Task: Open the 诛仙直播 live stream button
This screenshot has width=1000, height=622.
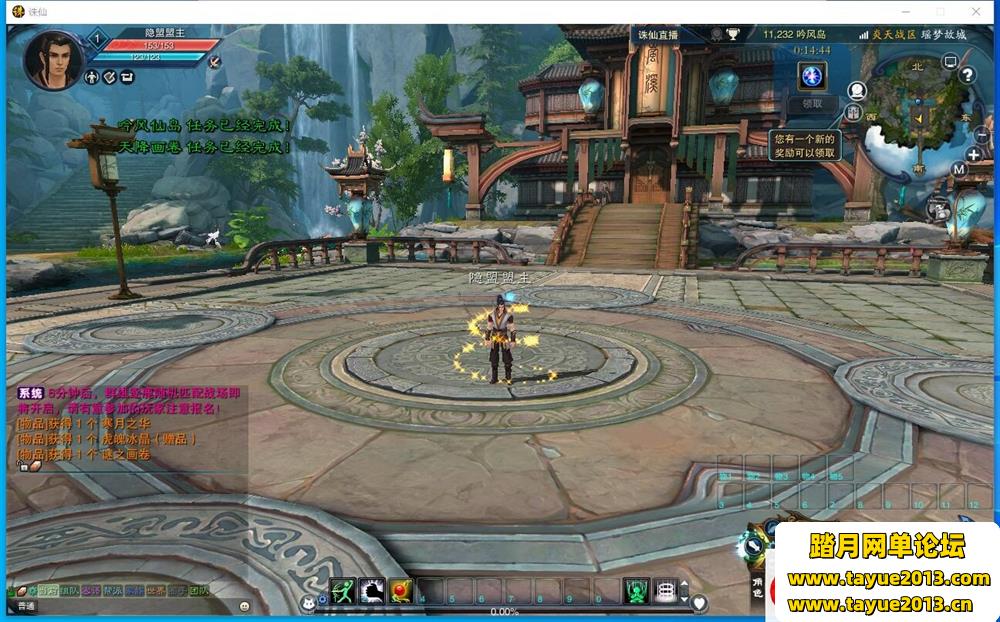Action: tap(658, 34)
